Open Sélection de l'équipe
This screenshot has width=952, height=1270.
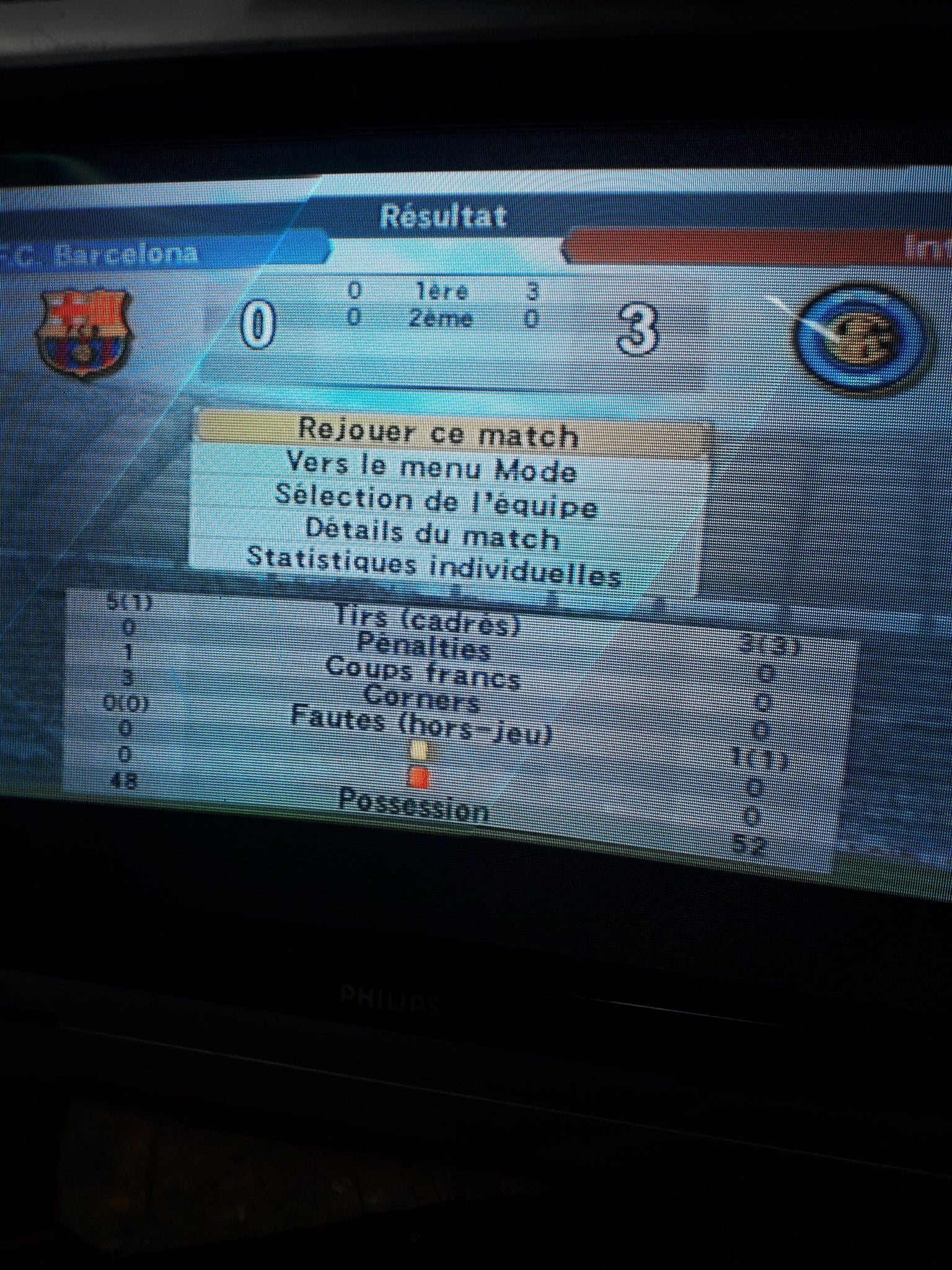coord(436,501)
